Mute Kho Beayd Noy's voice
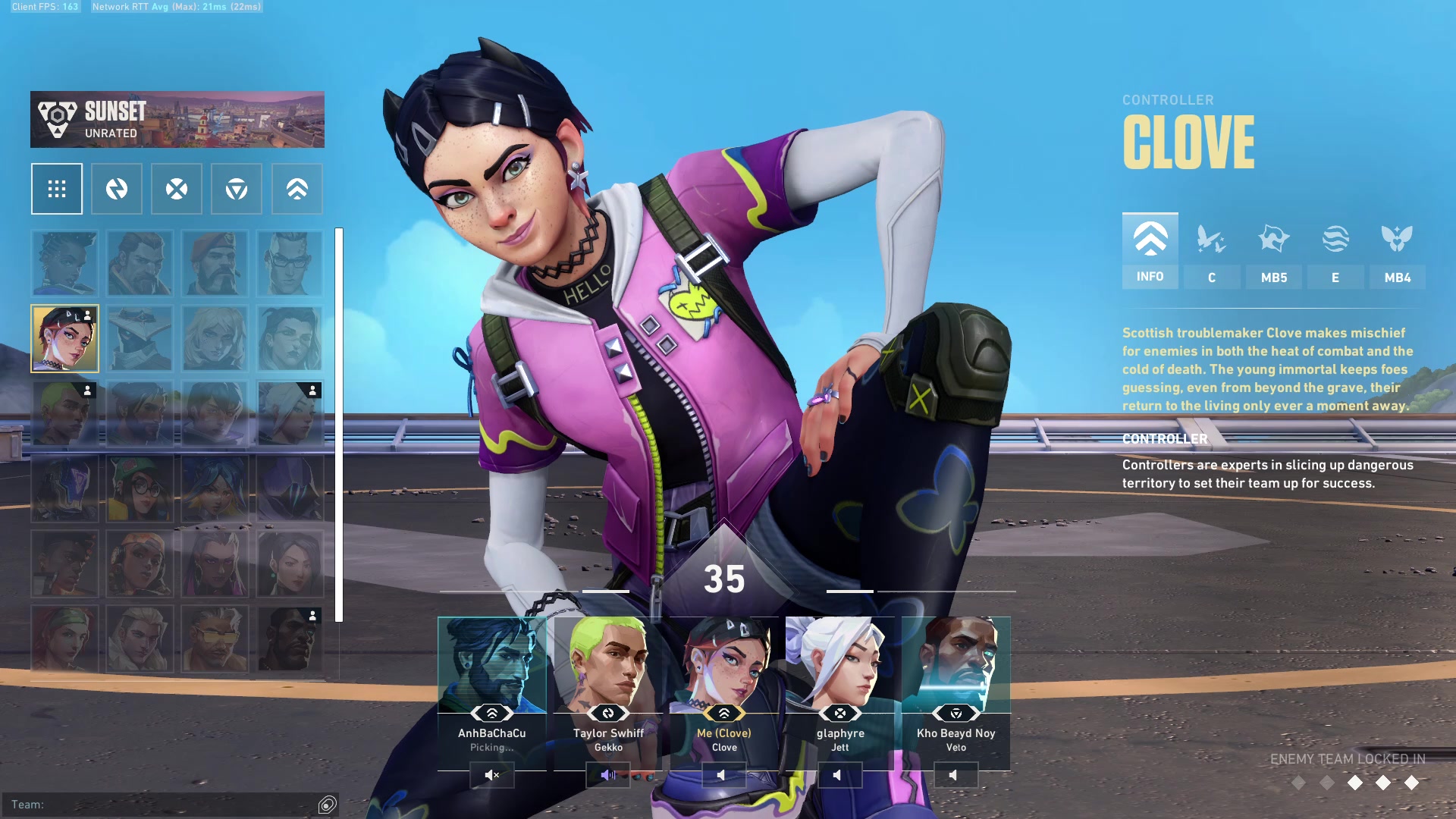1456x819 pixels. click(955, 775)
